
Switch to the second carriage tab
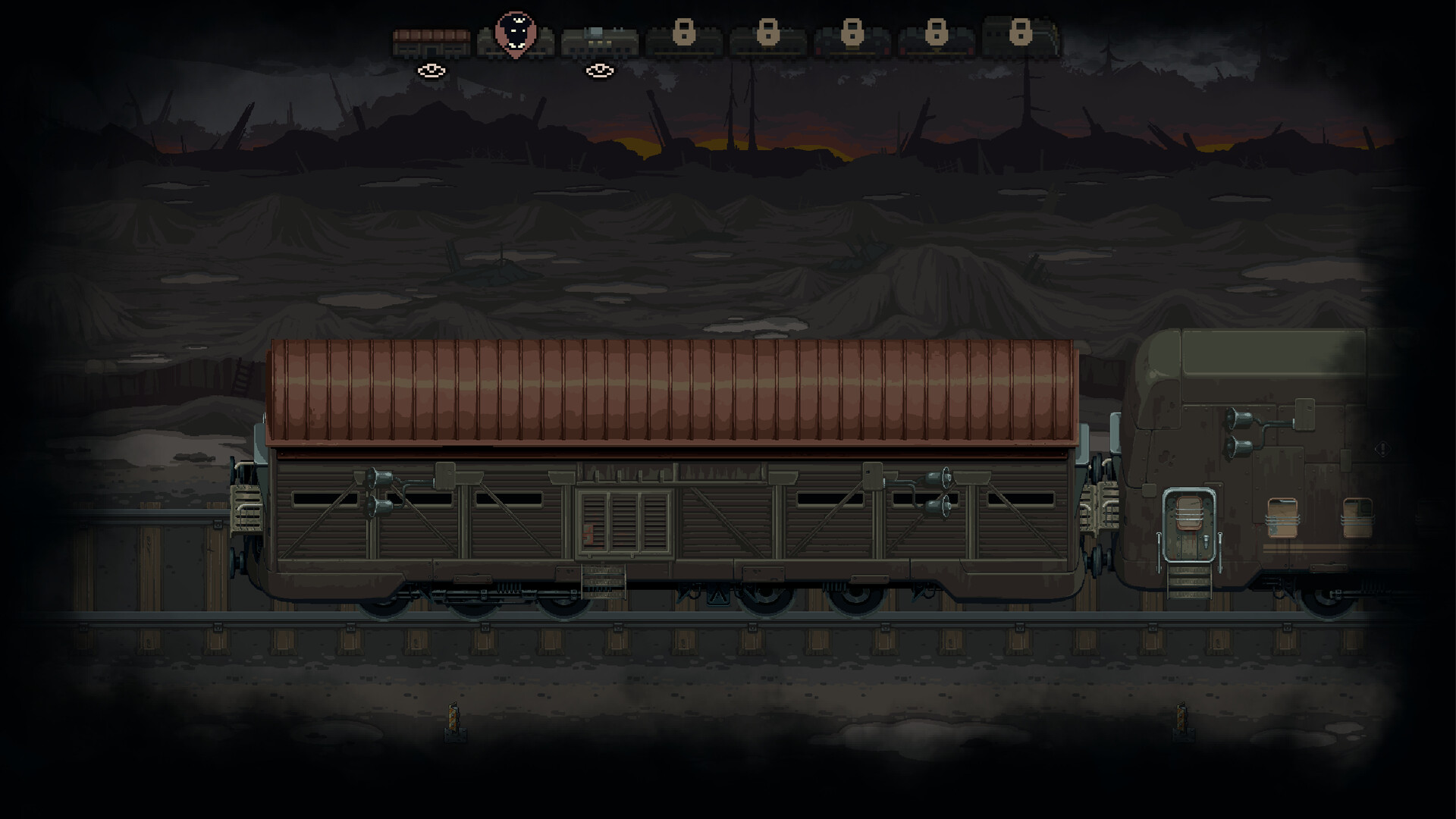tap(514, 42)
